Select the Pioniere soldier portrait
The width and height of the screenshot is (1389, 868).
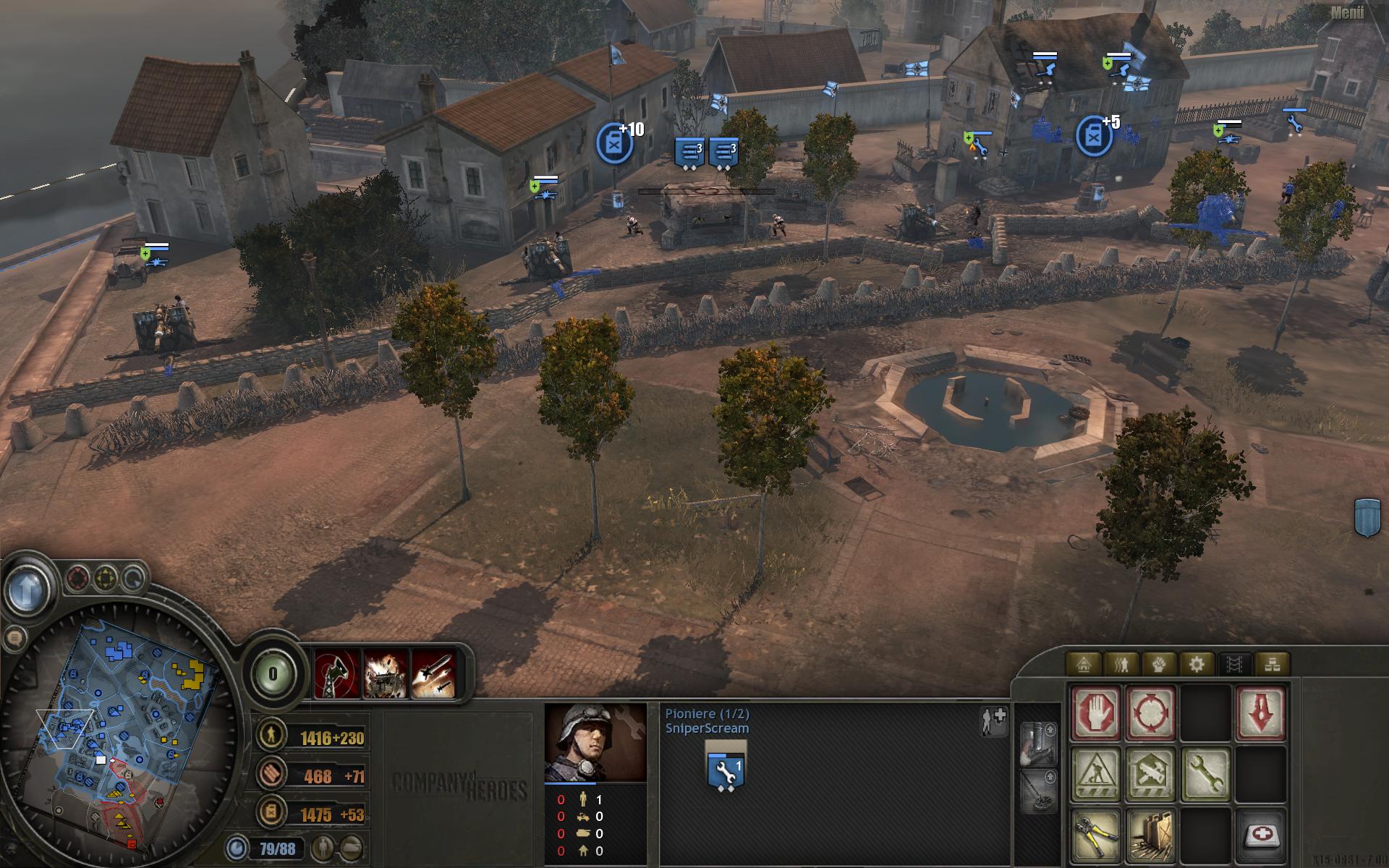click(595, 743)
